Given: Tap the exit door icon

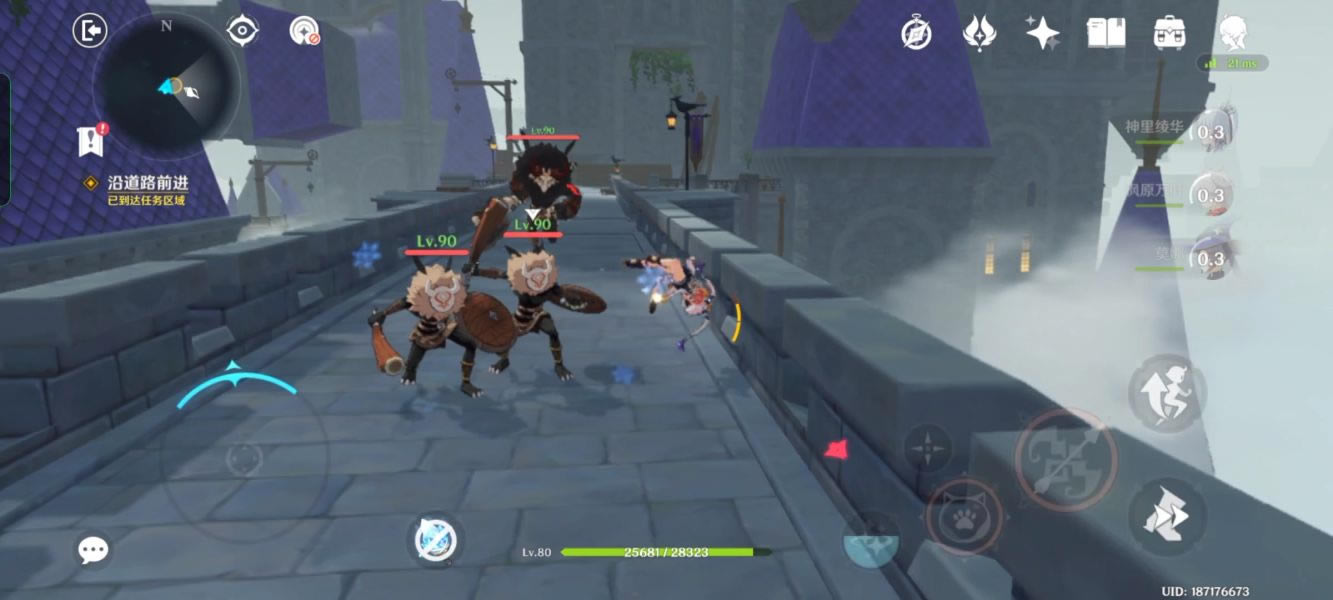Looking at the screenshot, I should click(90, 30).
